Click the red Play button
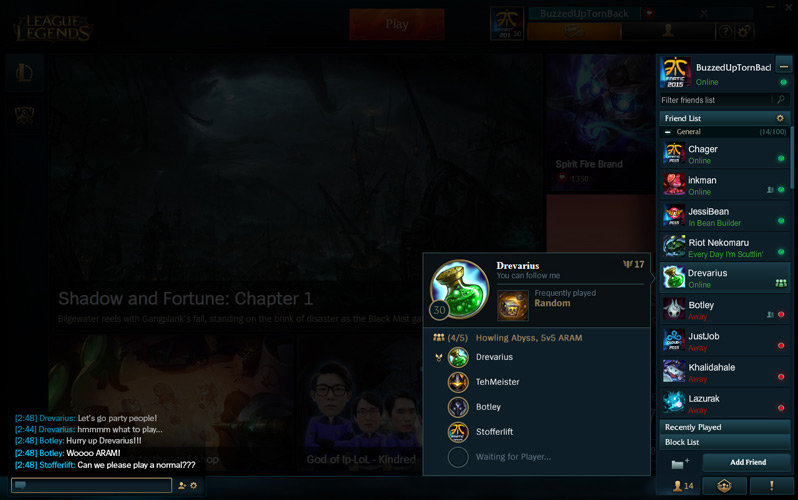 396,24
